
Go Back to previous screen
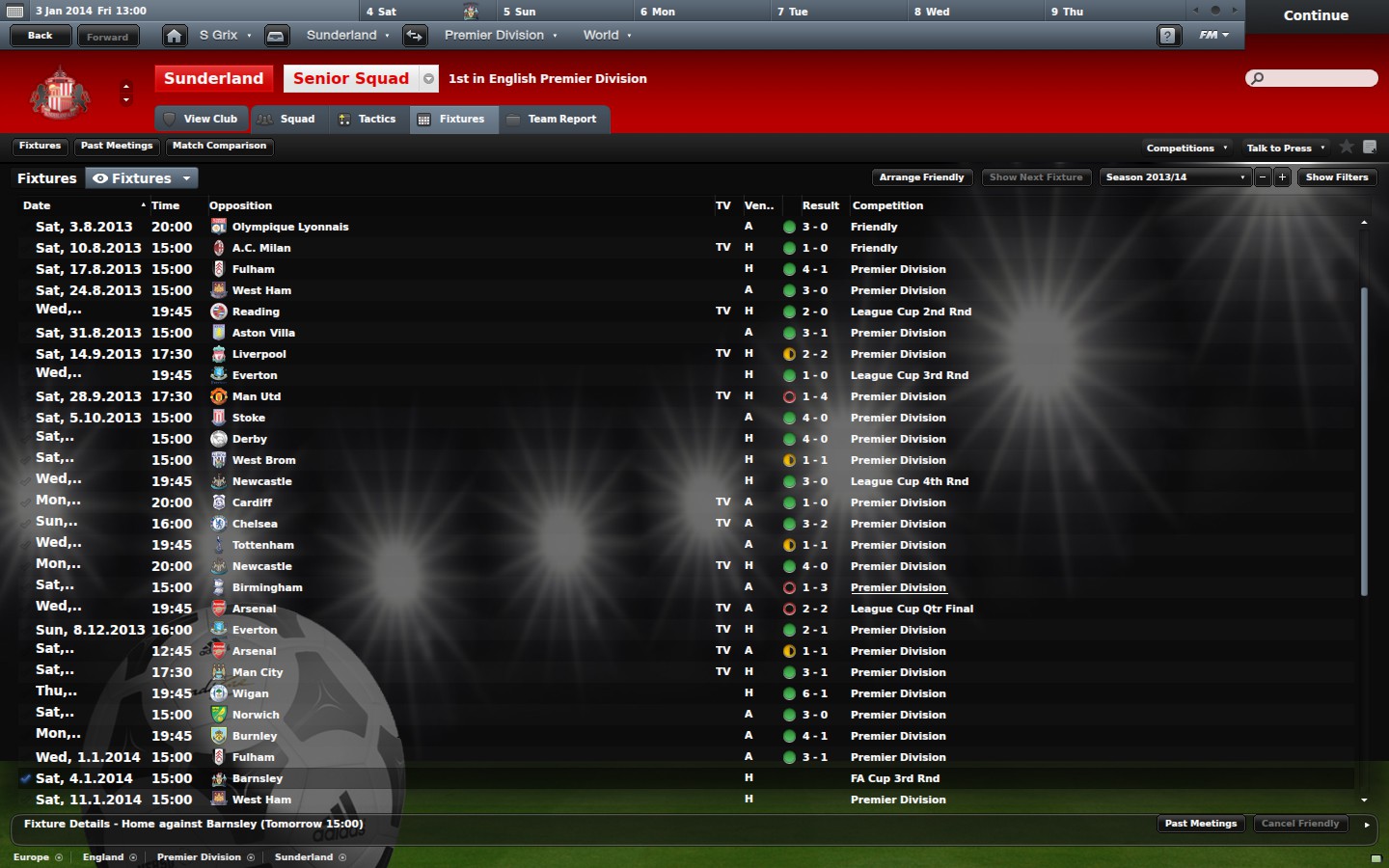pyautogui.click(x=41, y=36)
